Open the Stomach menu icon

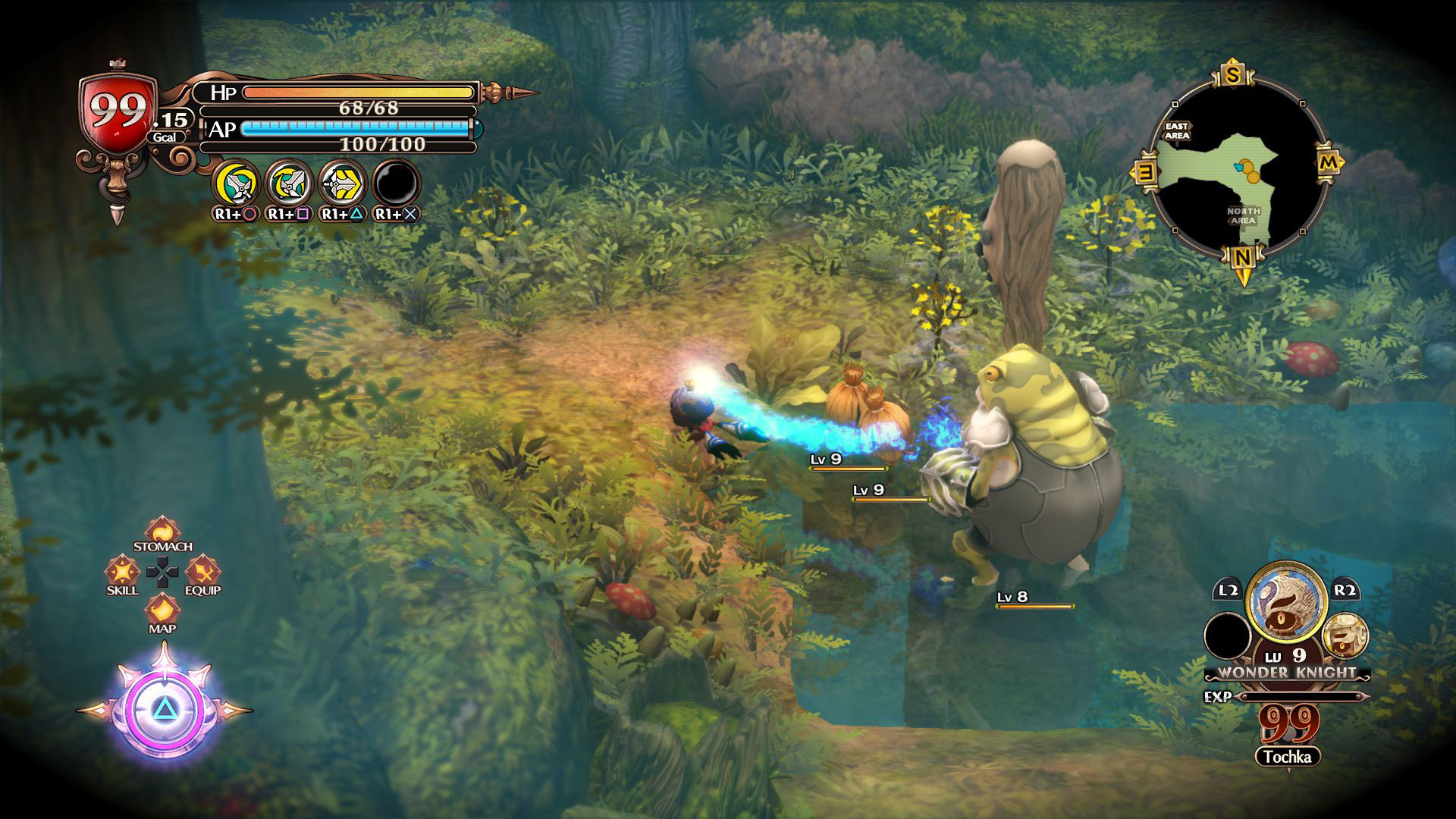(162, 530)
